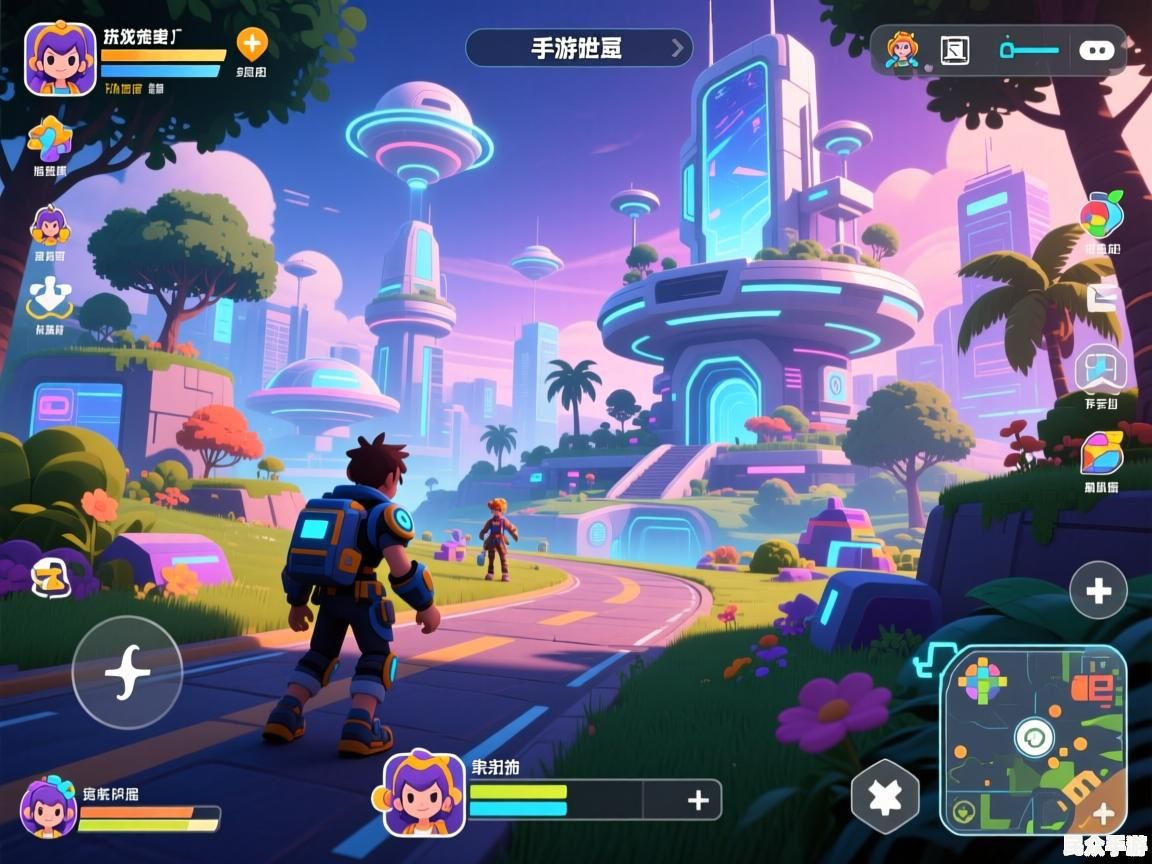Viewport: 1152px width, 864px height.
Task: Open the square frame icon in top bar
Action: (955, 49)
